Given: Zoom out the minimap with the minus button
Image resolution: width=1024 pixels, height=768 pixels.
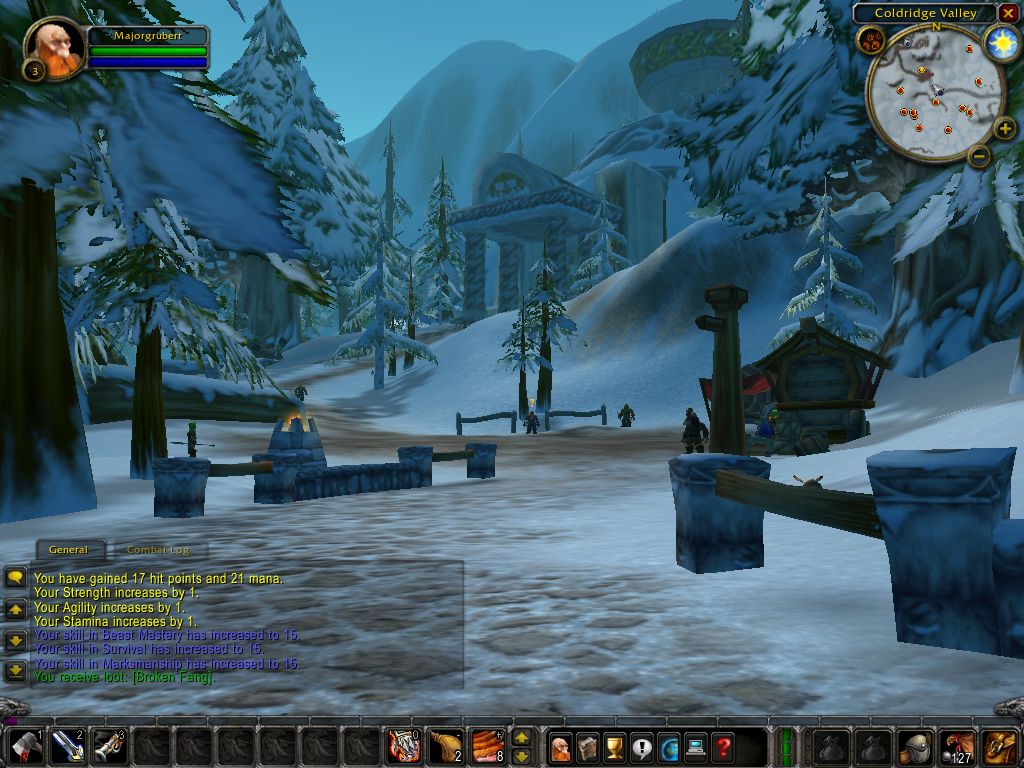Looking at the screenshot, I should (979, 155).
